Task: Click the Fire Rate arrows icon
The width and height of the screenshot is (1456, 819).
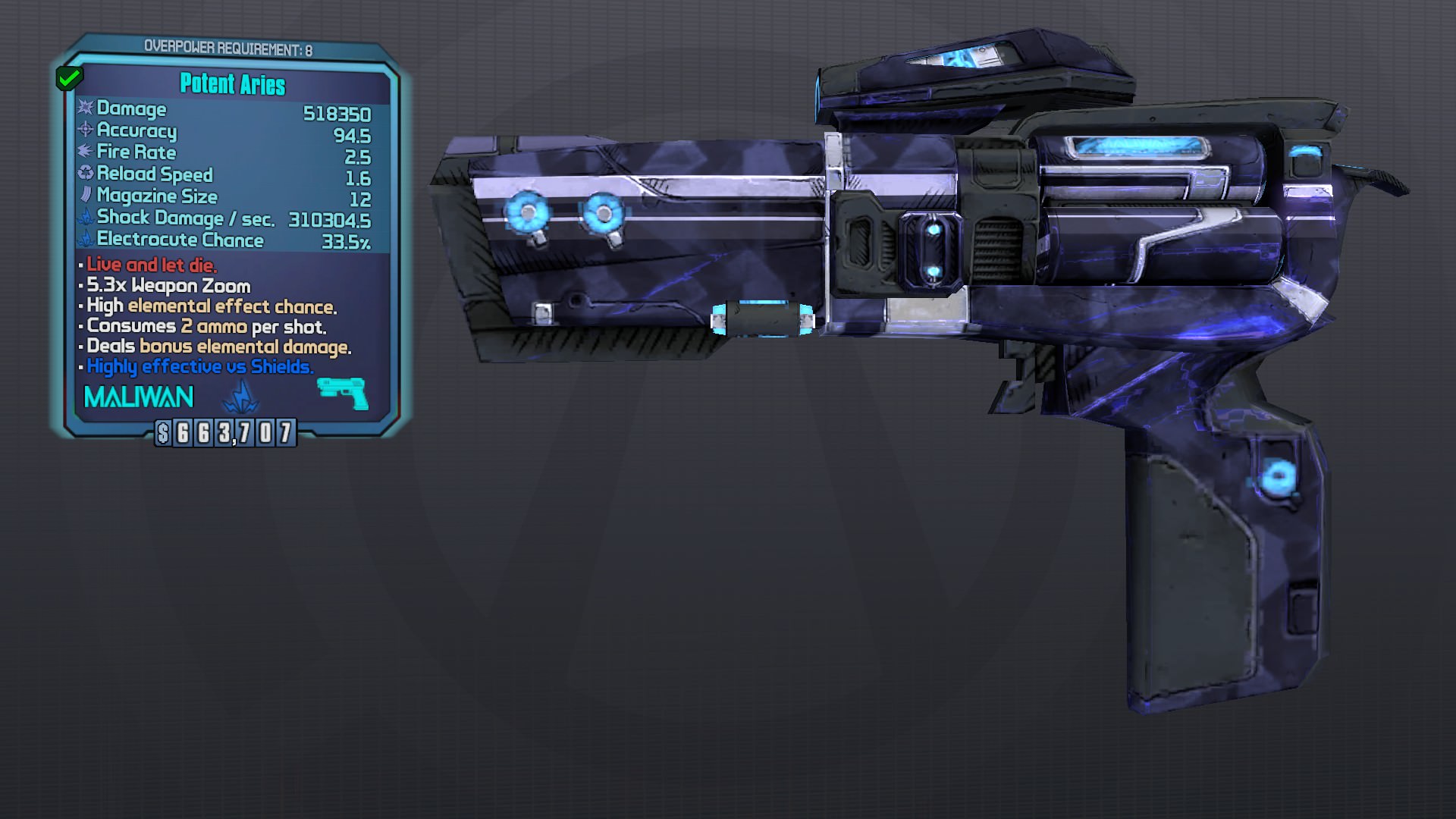Action: coord(83,152)
